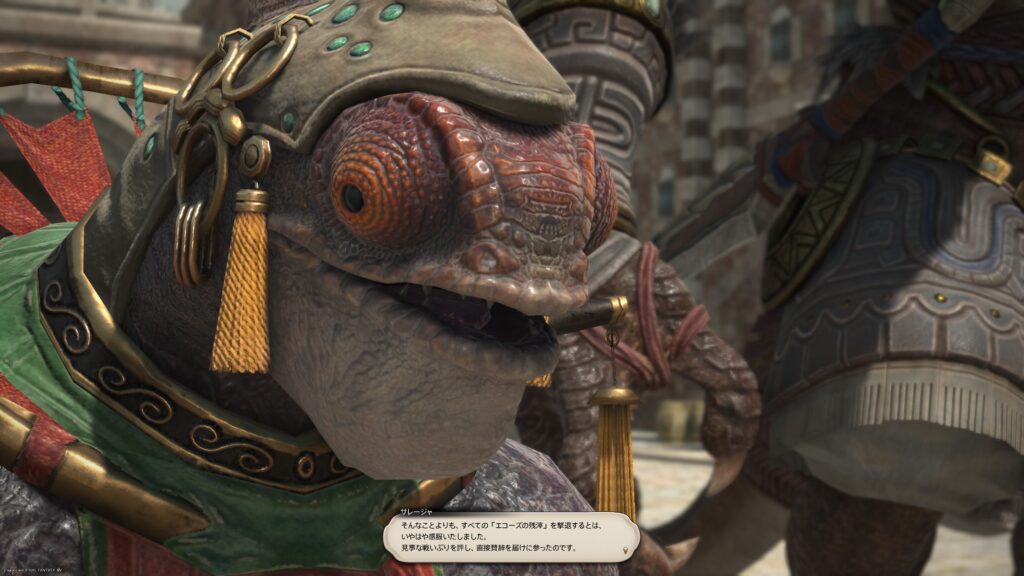
Task: Click the サレージャ dialogue box to continue
Action: [x=511, y=537]
